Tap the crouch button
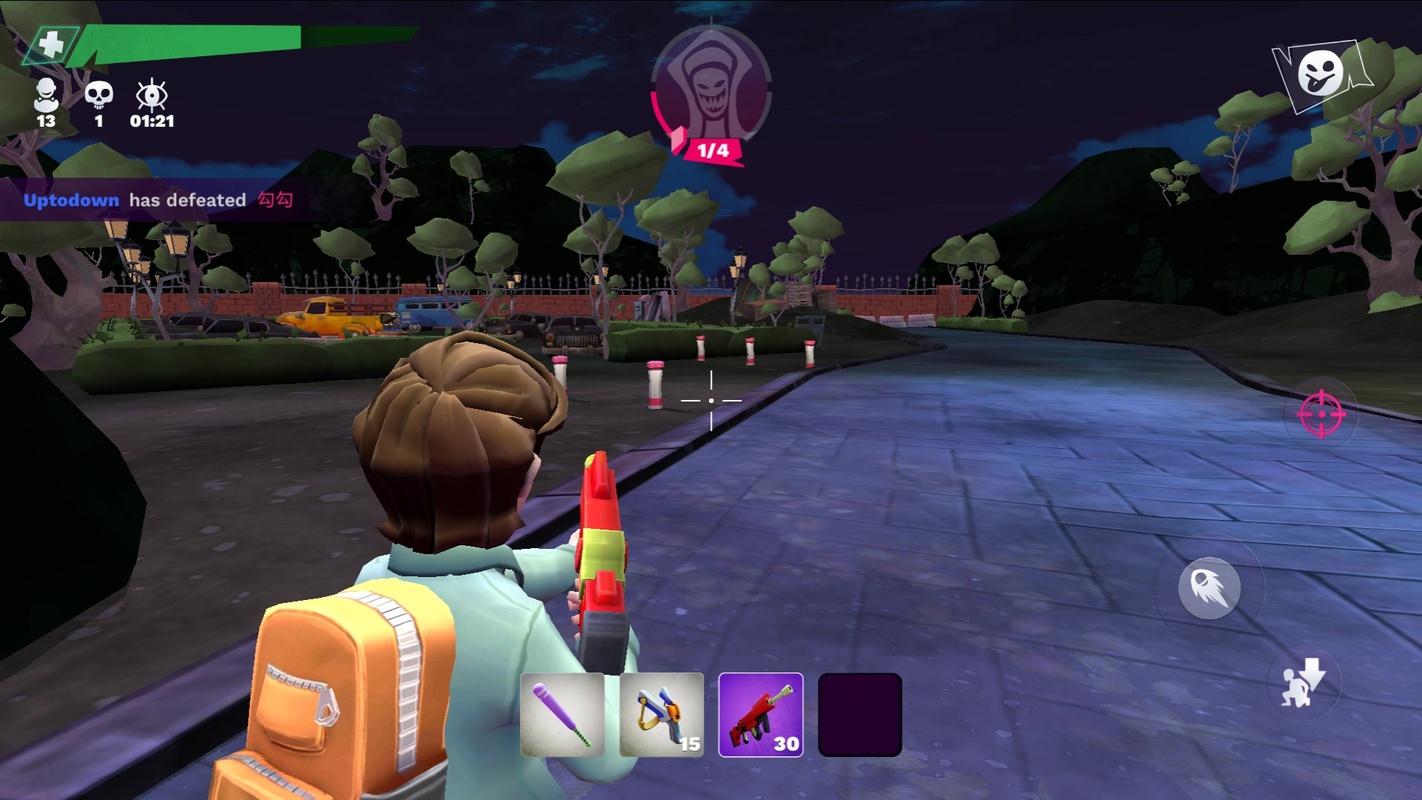Image resolution: width=1422 pixels, height=800 pixels. pyautogui.click(x=1304, y=684)
